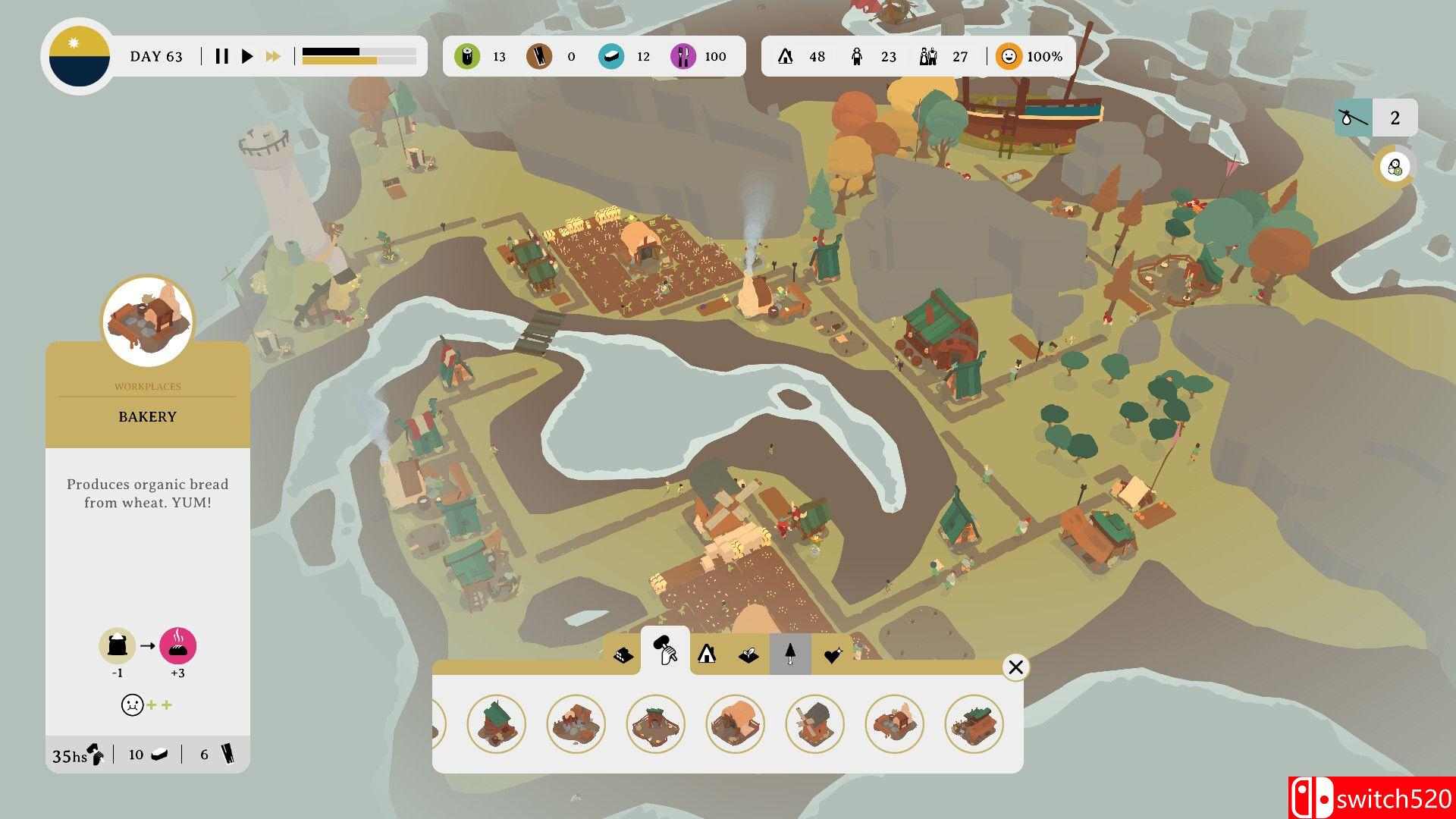Activate fast-forward speed

pos(273,56)
